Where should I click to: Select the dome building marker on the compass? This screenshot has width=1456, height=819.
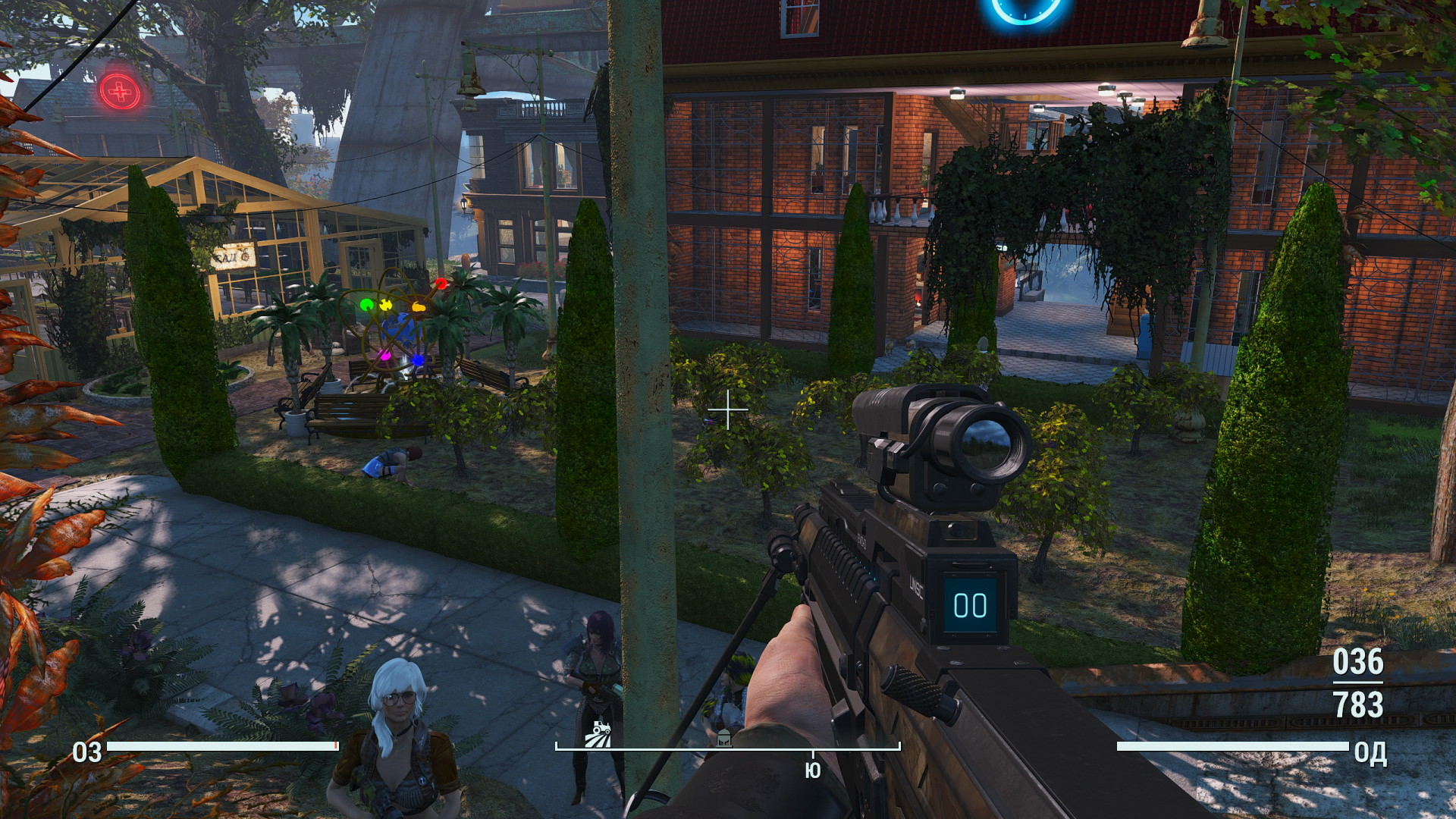724,738
